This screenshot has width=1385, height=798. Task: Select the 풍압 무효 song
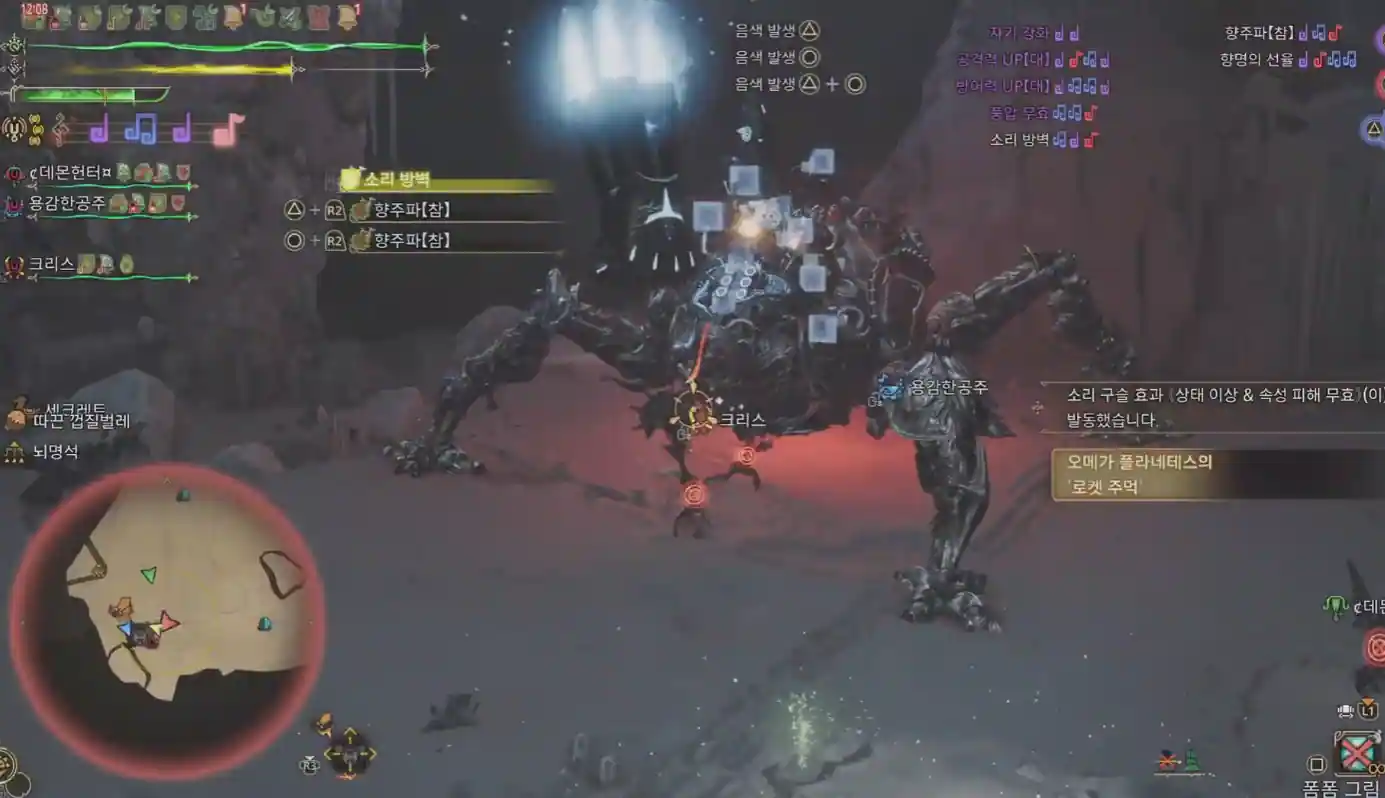[x=1019, y=113]
